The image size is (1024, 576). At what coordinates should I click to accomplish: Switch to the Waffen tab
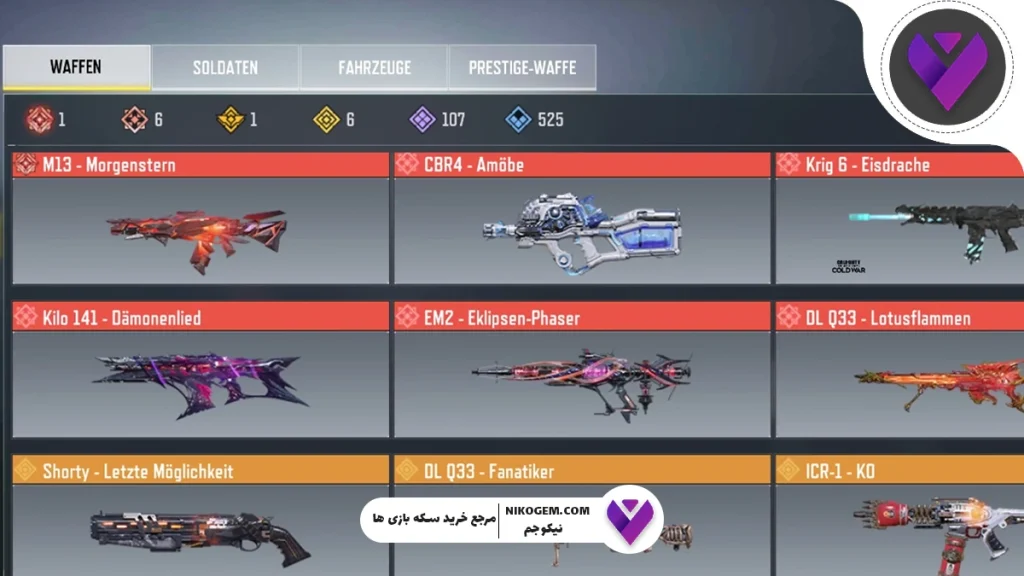click(76, 68)
